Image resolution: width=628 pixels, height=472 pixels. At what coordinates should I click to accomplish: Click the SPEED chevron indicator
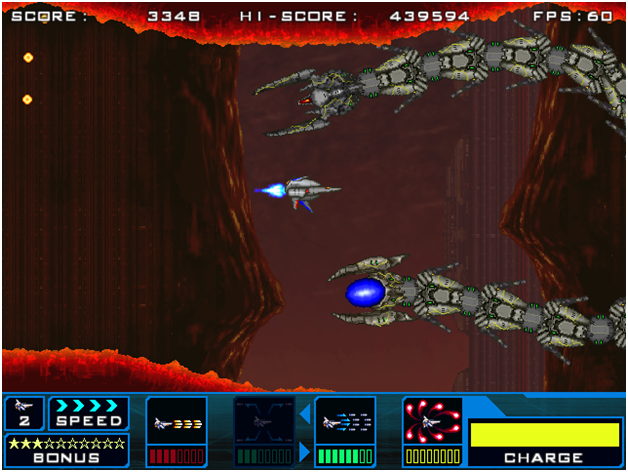(x=89, y=405)
